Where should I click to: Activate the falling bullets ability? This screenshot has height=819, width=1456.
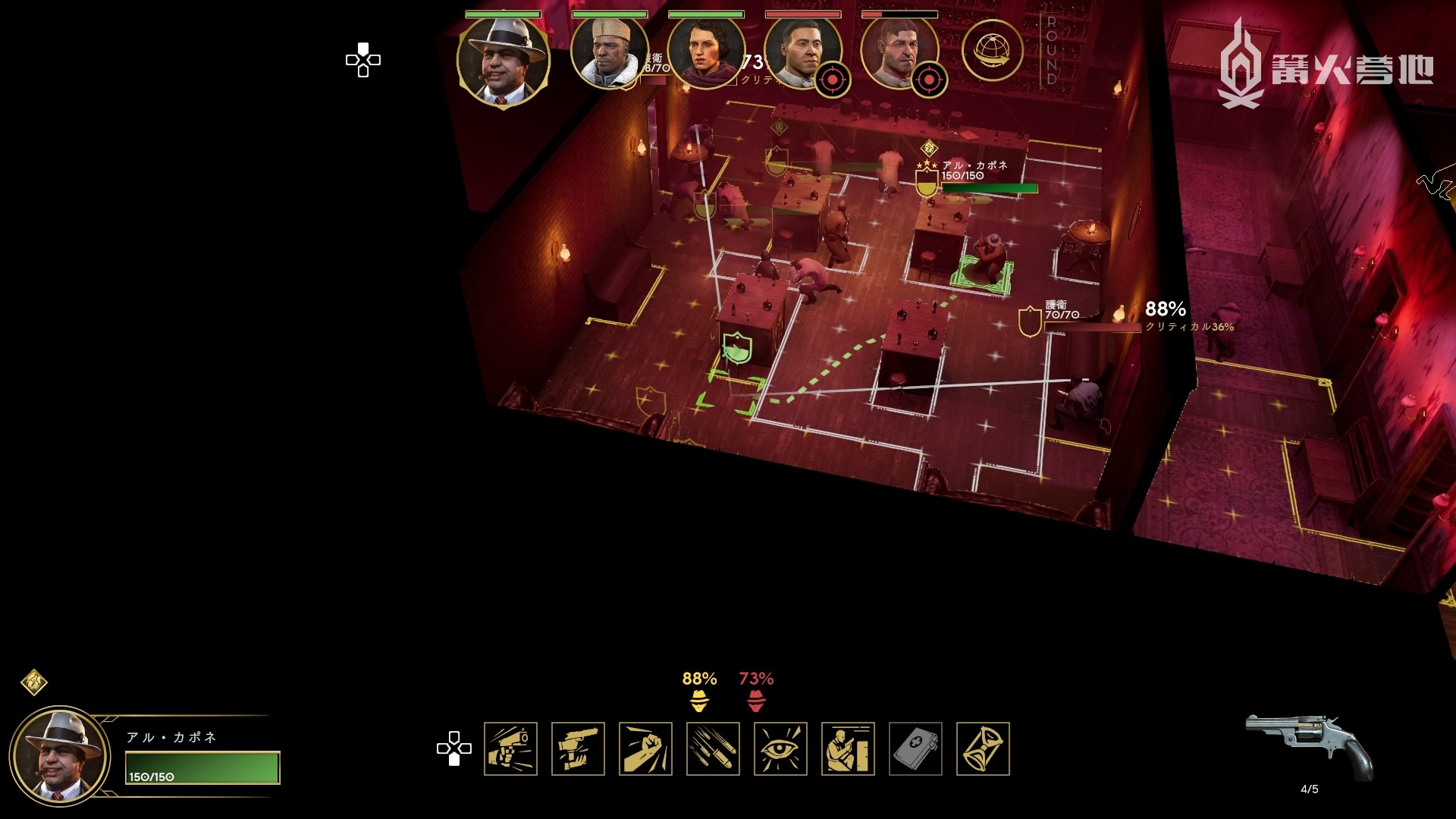pos(713,748)
